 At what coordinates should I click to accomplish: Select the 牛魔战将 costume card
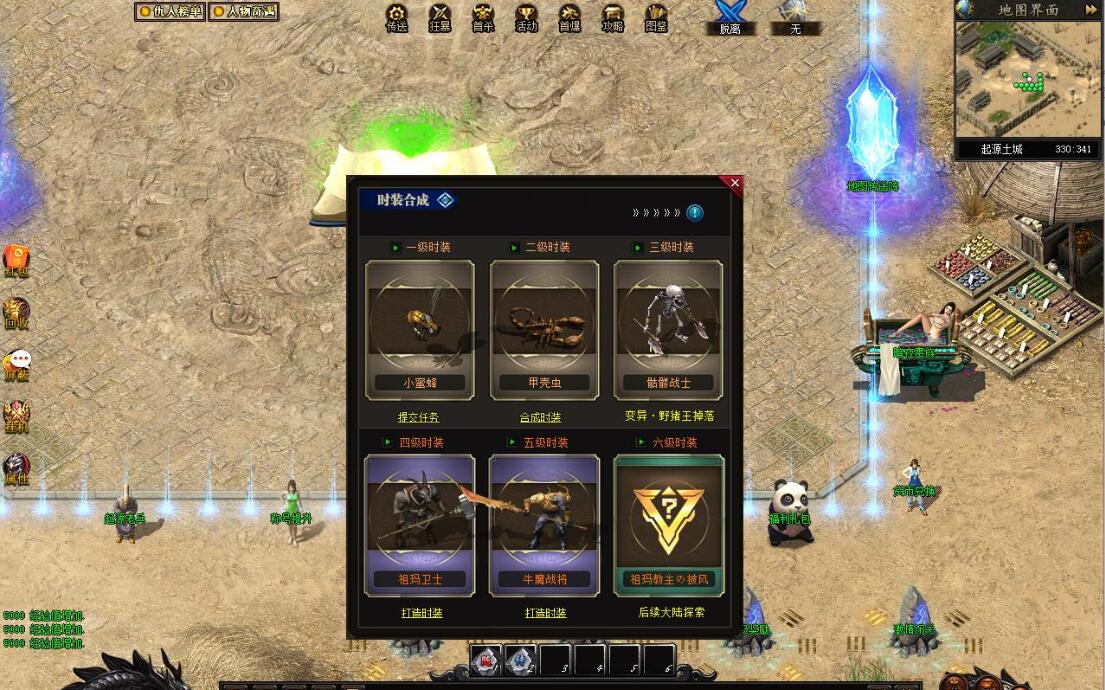[x=544, y=524]
